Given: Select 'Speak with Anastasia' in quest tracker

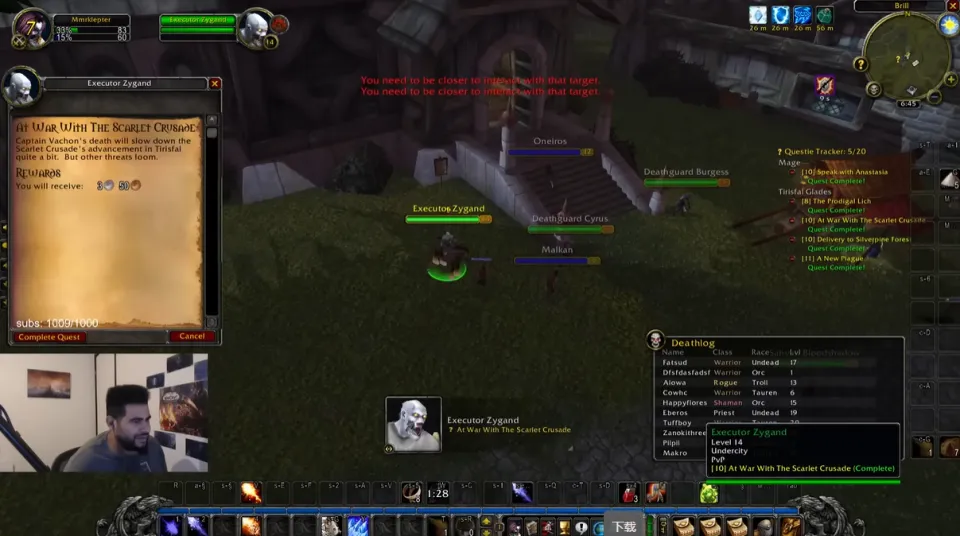Looking at the screenshot, I should pyautogui.click(x=844, y=172).
